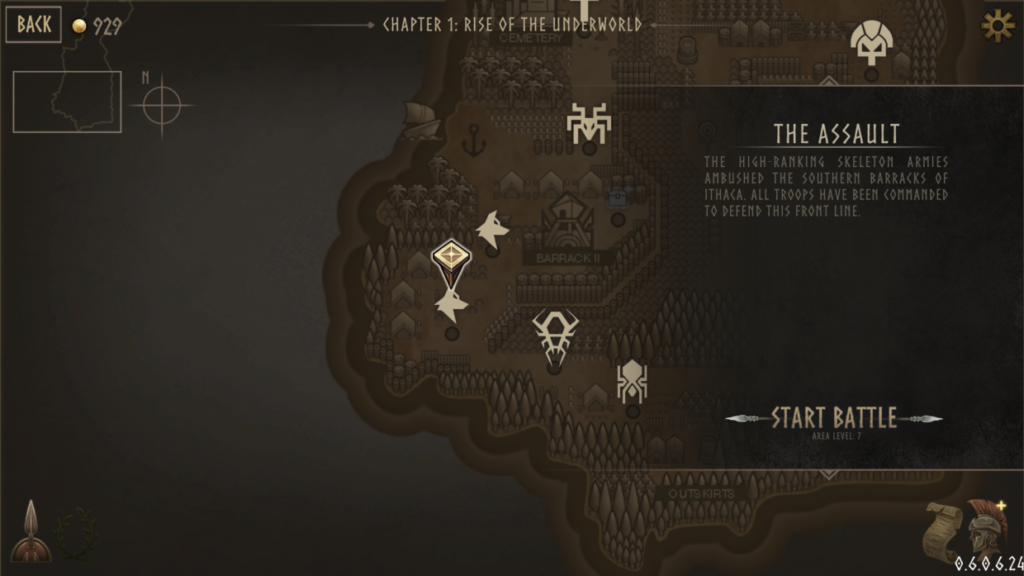Open the gear settings icon

point(997,26)
